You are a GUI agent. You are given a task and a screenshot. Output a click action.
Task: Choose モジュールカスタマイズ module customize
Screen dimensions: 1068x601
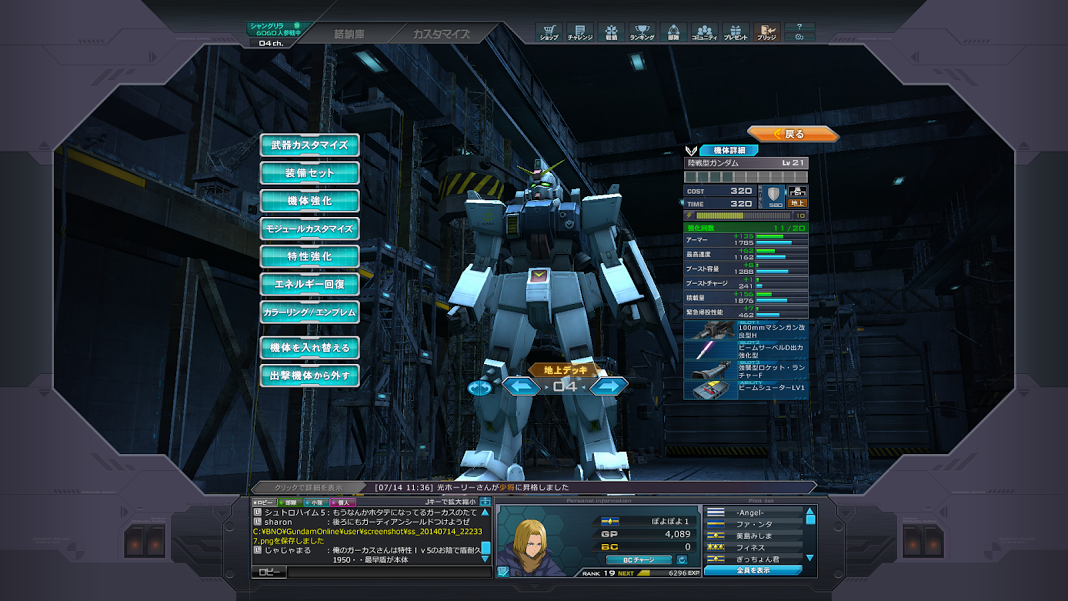pos(310,229)
